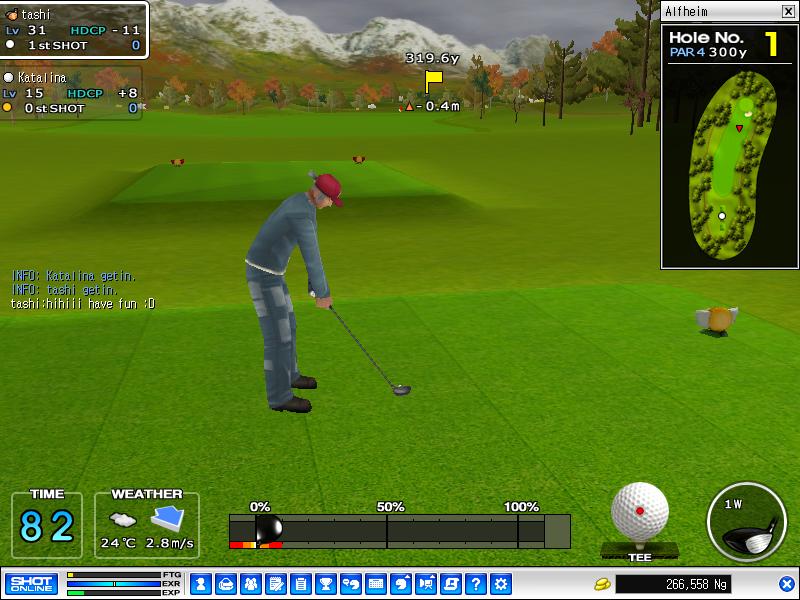
Task: Open the group of people icon
Action: (x=250, y=583)
